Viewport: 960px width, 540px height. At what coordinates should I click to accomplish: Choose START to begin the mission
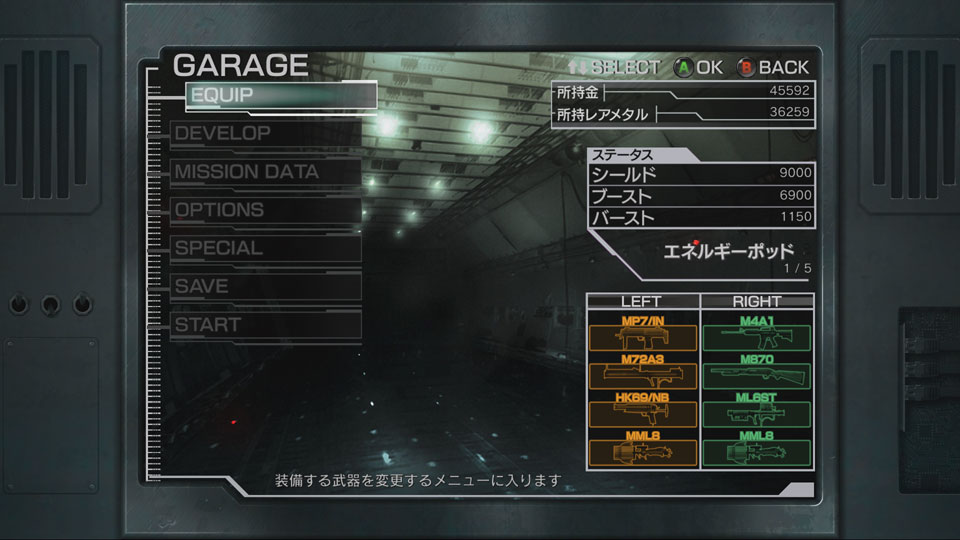265,325
